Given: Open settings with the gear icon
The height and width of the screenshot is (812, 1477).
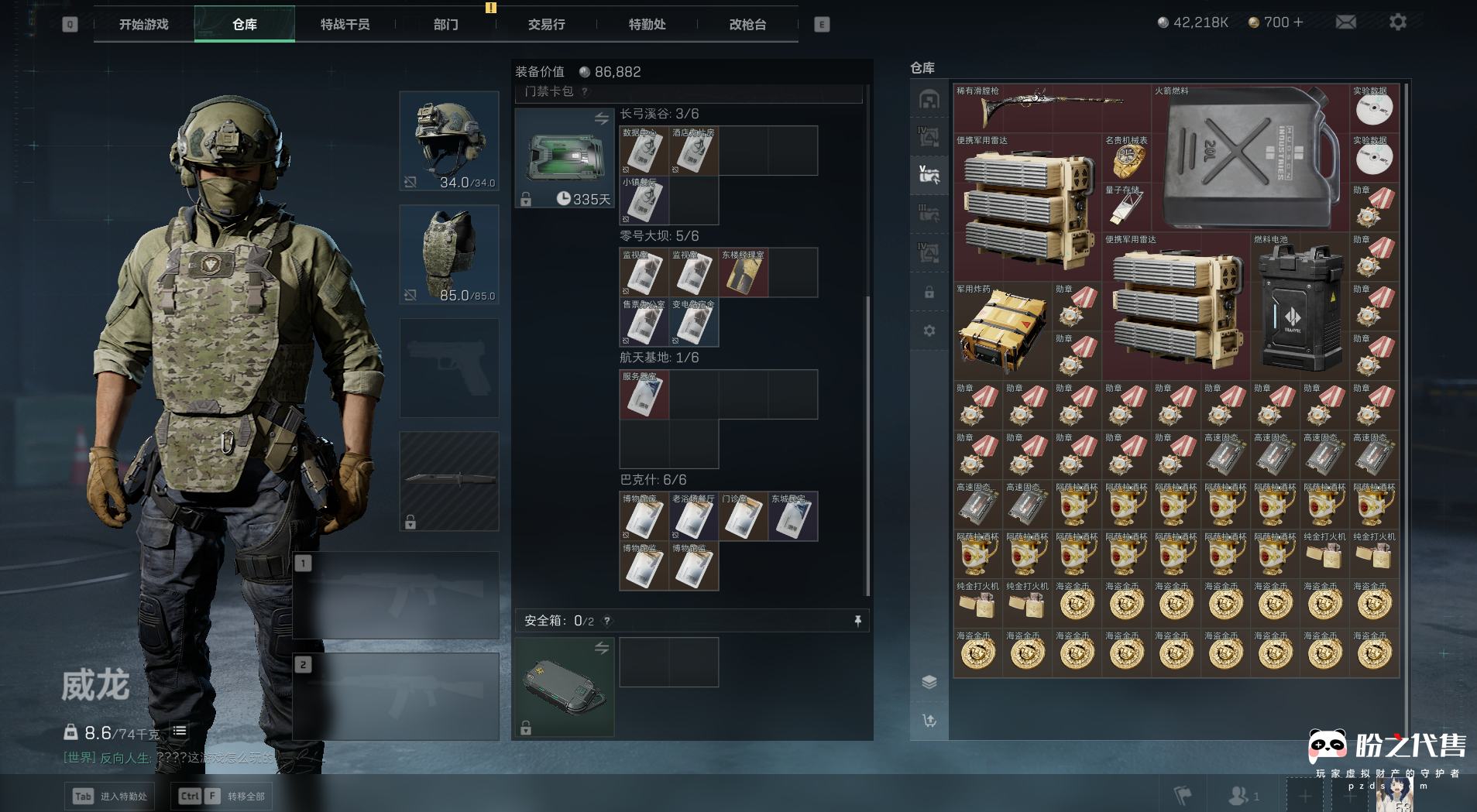Looking at the screenshot, I should coord(1397,22).
